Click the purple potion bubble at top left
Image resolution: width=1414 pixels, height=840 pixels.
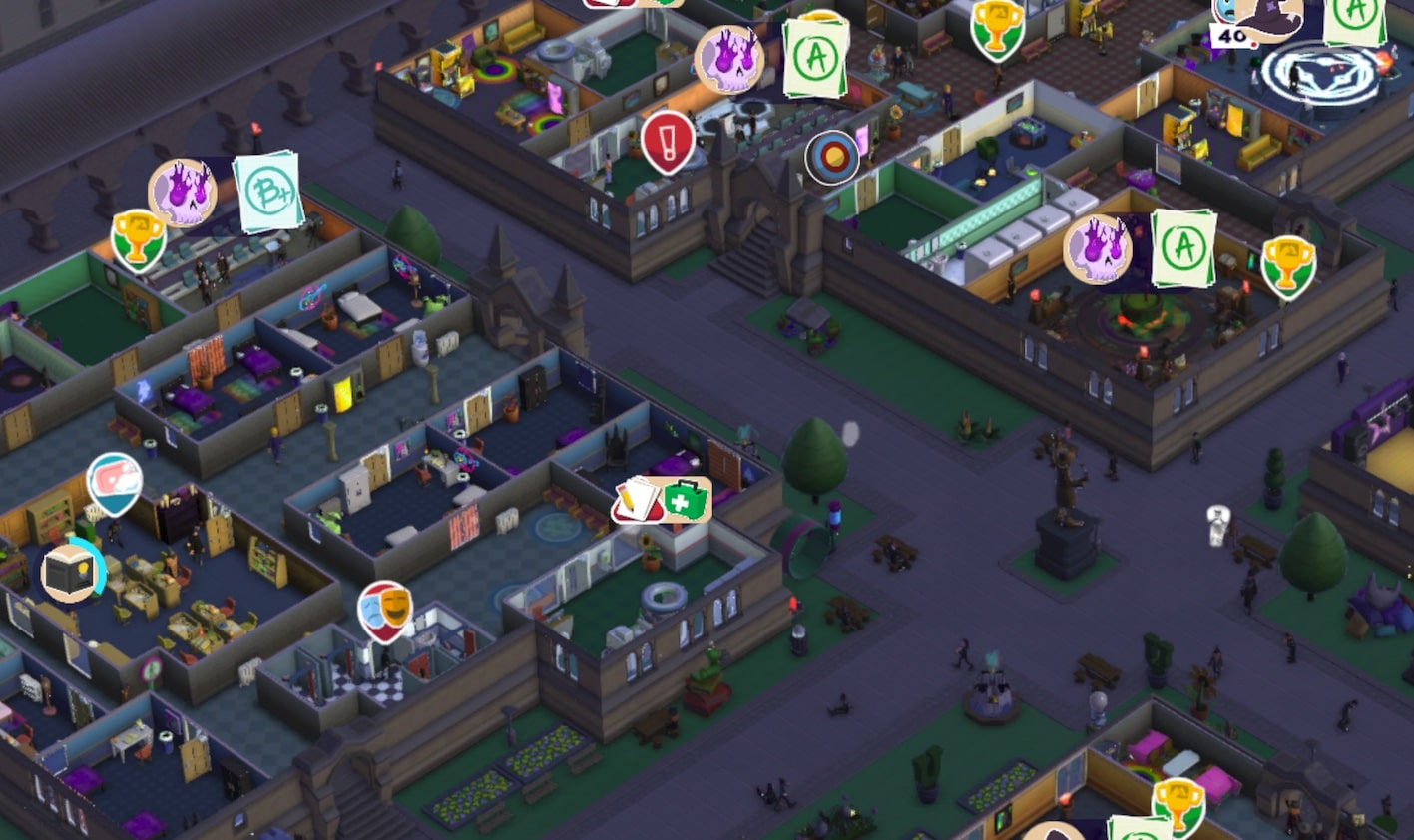(183, 192)
